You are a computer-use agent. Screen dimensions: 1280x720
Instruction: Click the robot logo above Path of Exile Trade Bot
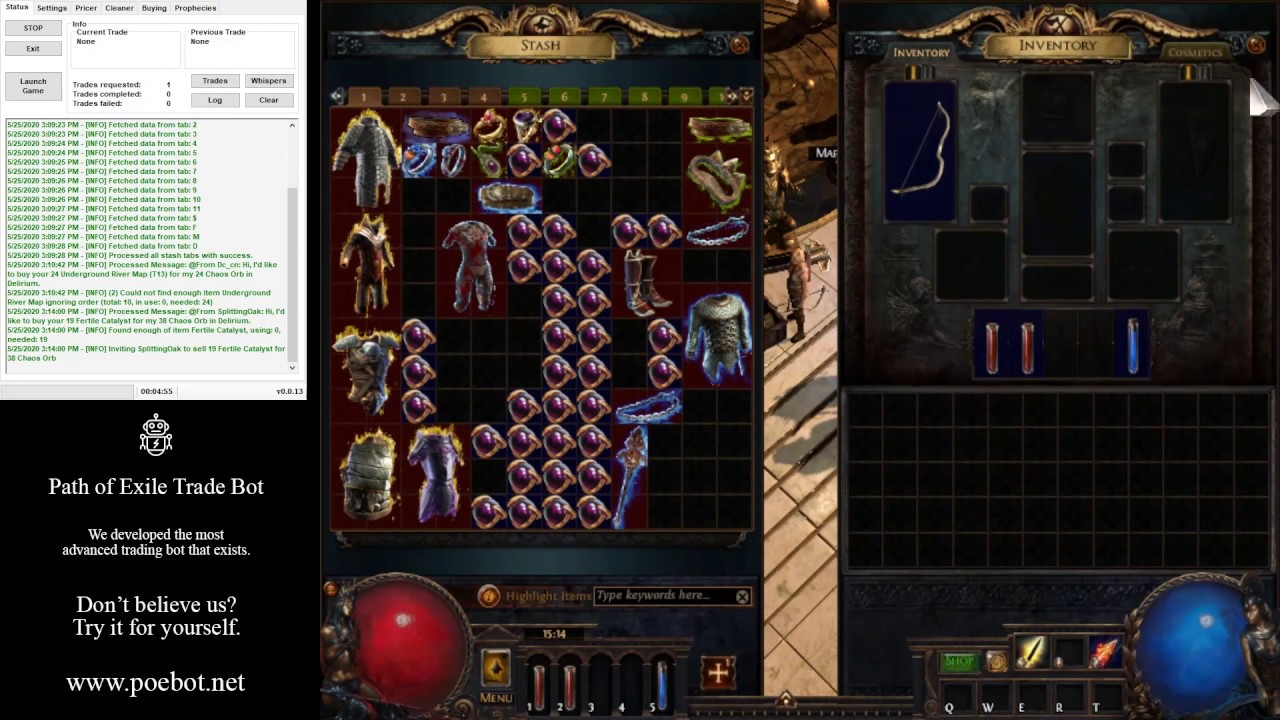(x=156, y=436)
